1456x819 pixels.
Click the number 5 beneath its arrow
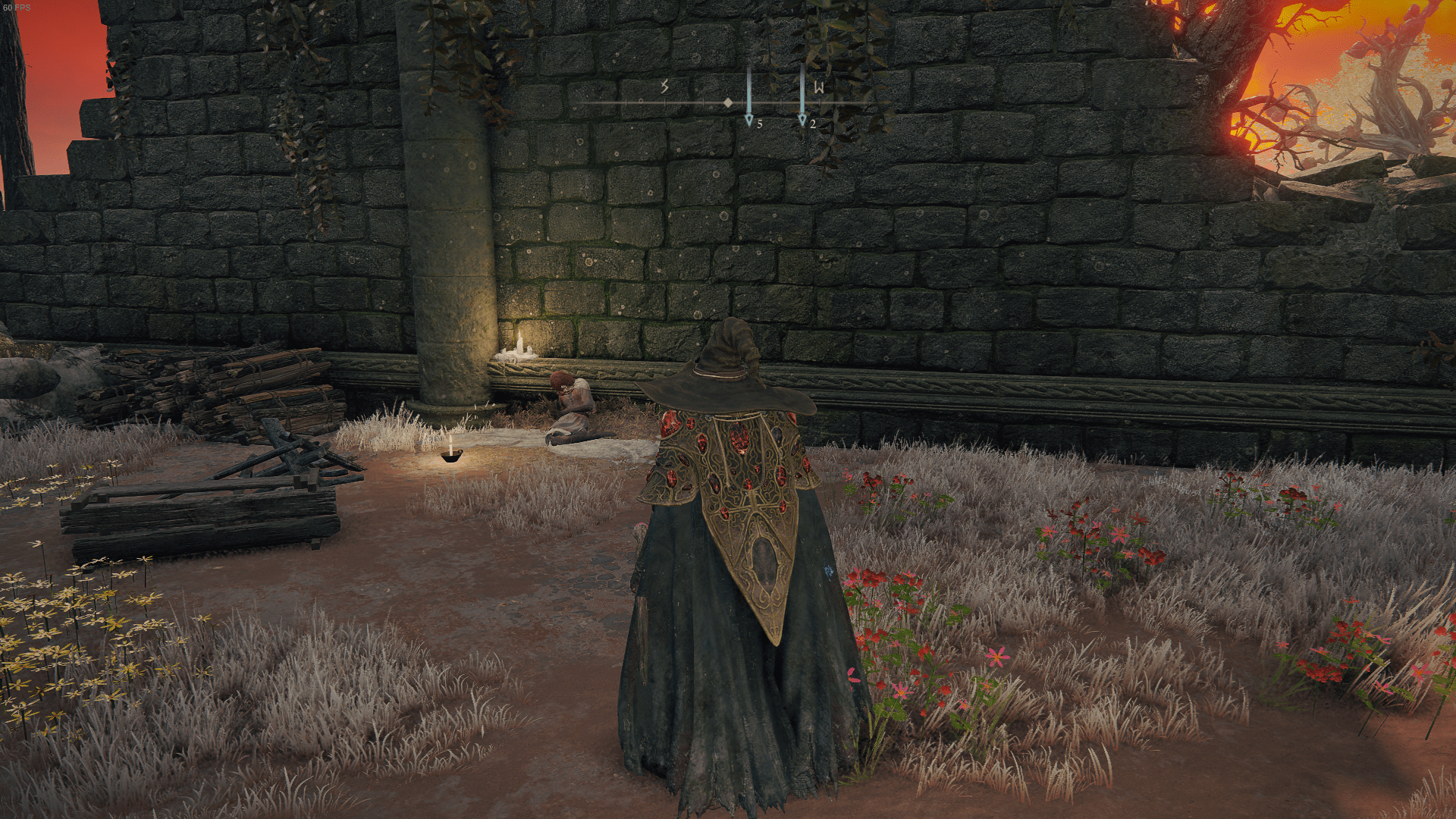click(x=758, y=123)
